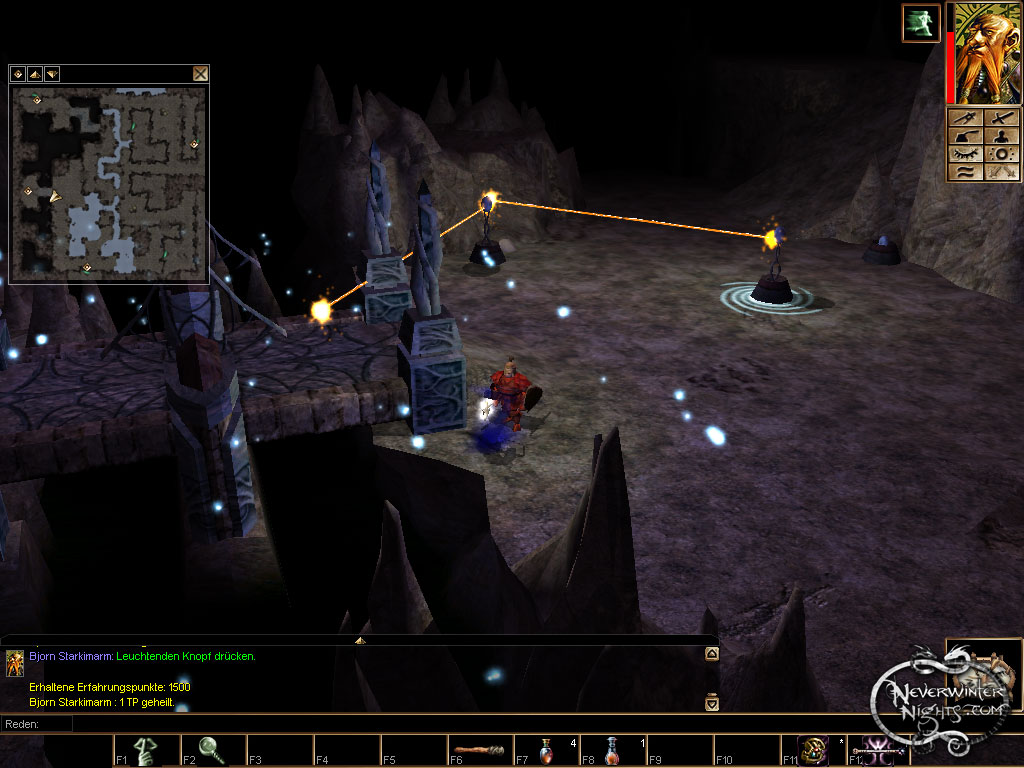Click the minimap's downward pyramid button
Viewport: 1024px width, 768px height.
(51, 73)
